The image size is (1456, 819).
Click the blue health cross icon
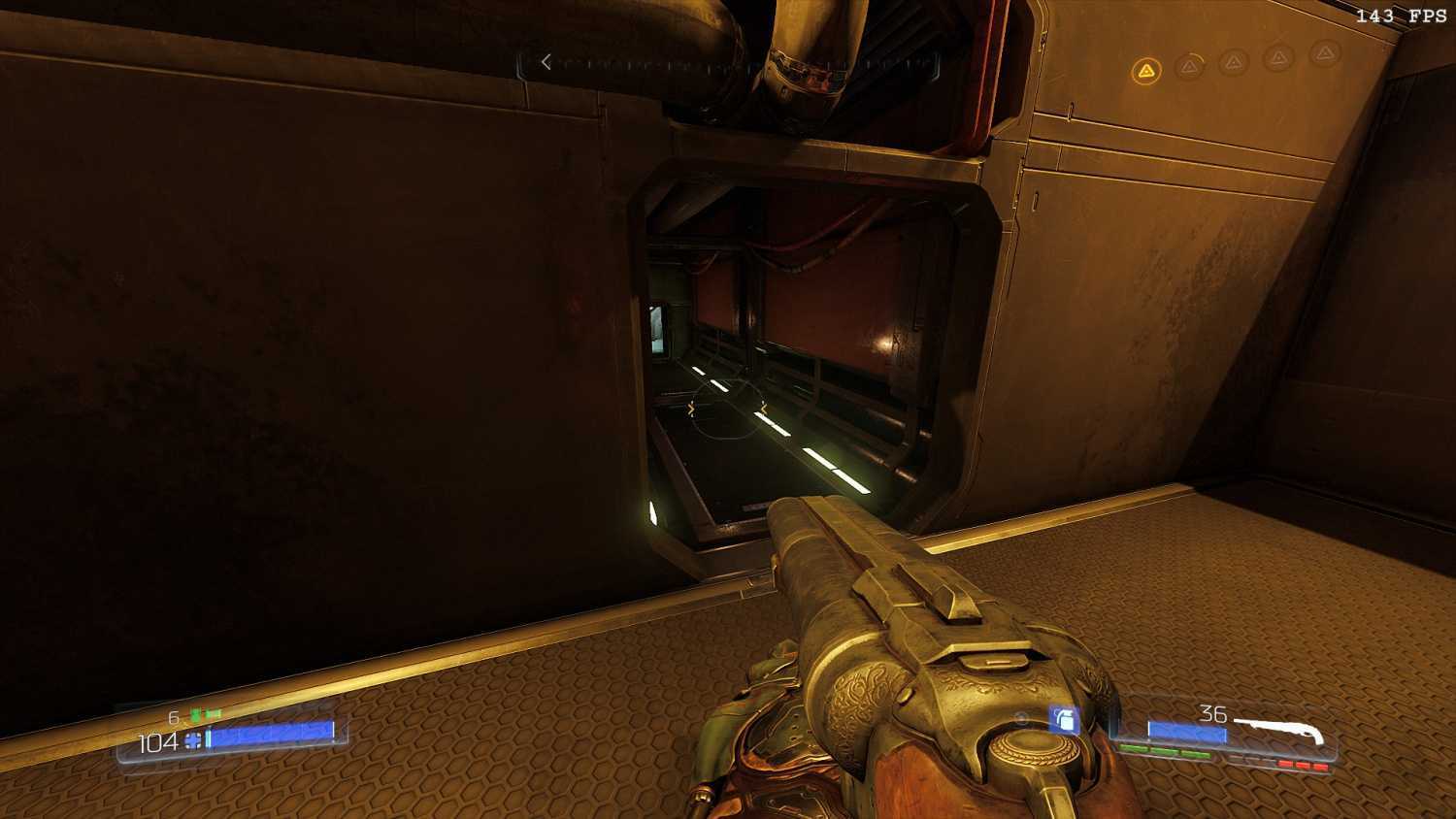tap(194, 741)
